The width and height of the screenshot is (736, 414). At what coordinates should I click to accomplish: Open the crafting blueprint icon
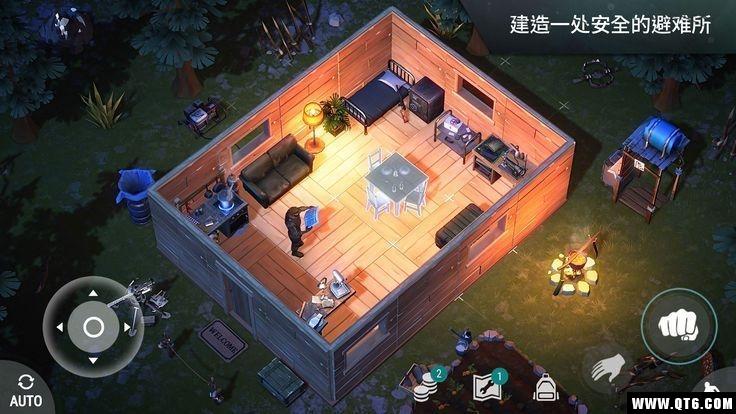(x=488, y=386)
